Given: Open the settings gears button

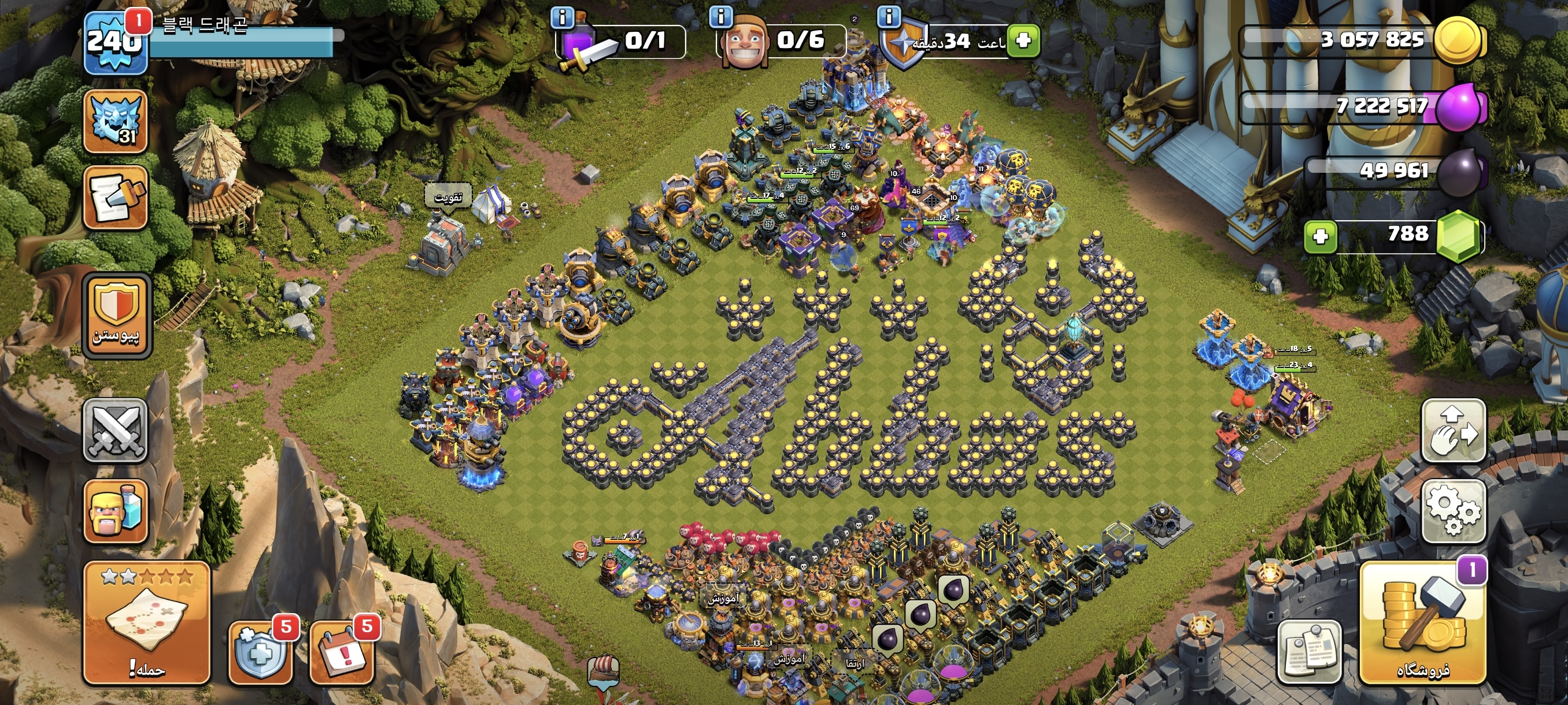Looking at the screenshot, I should tap(1453, 510).
